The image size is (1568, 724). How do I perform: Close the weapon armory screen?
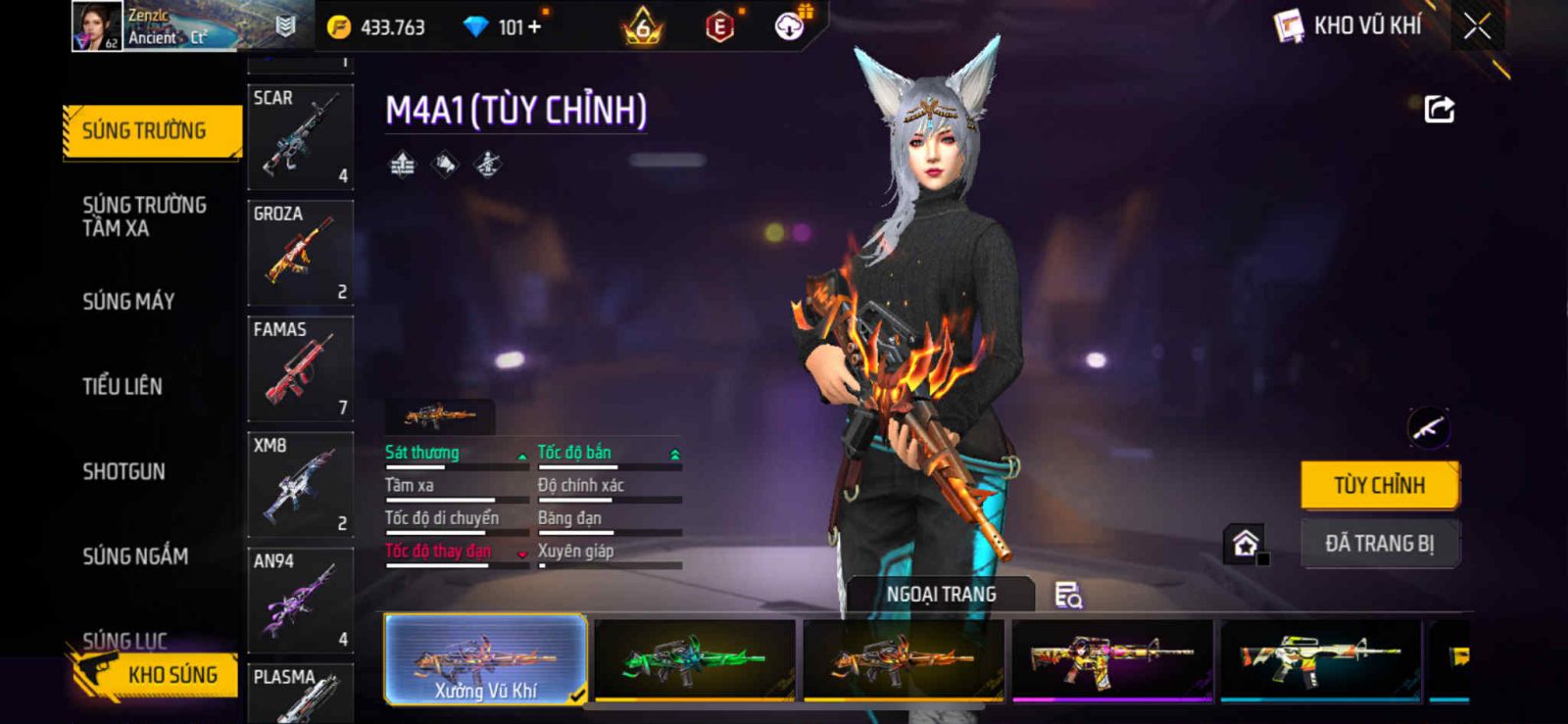pos(1477,26)
